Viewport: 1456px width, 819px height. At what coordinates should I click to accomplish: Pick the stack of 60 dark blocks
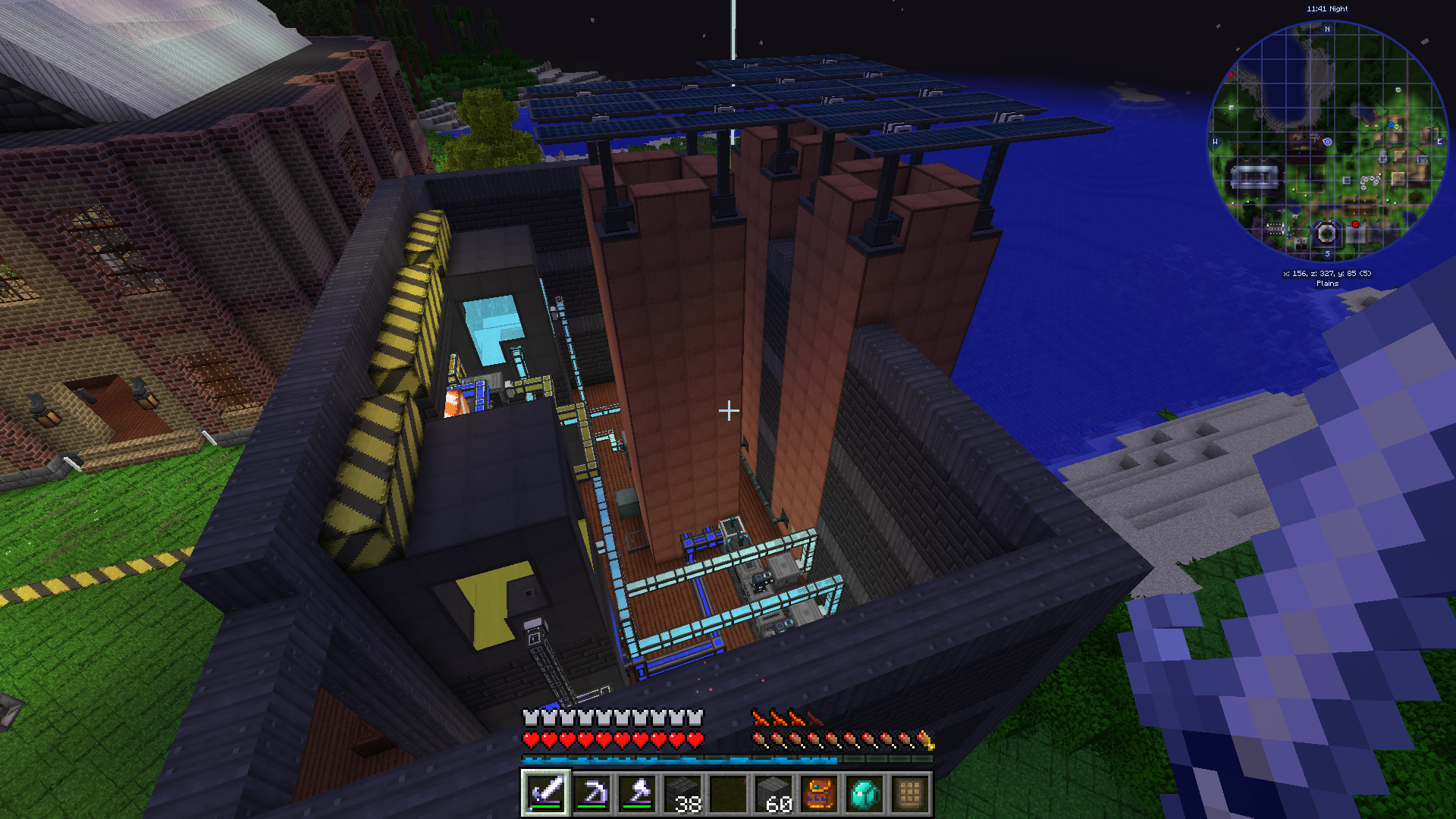[773, 794]
